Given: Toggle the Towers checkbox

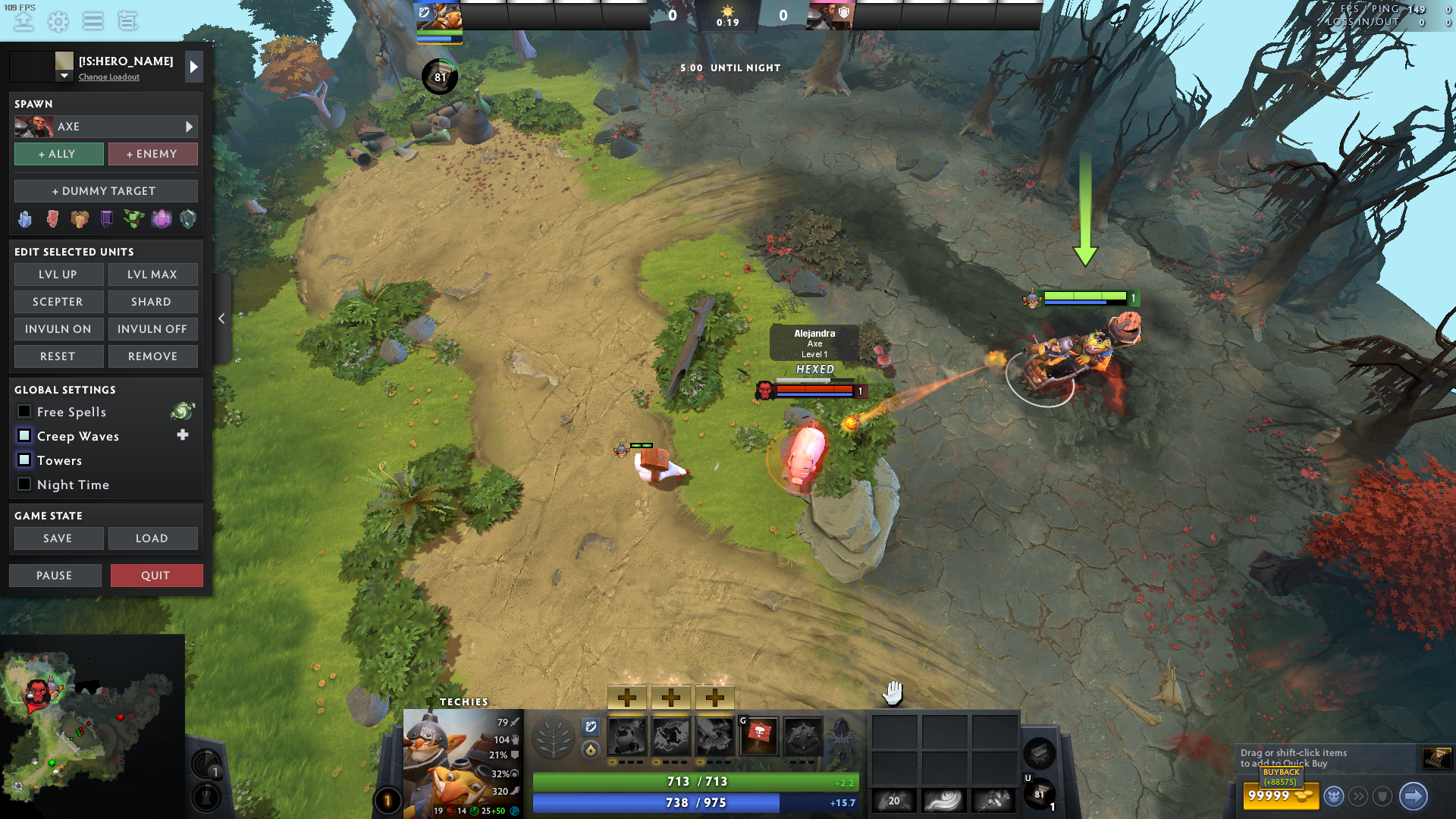Looking at the screenshot, I should (24, 460).
